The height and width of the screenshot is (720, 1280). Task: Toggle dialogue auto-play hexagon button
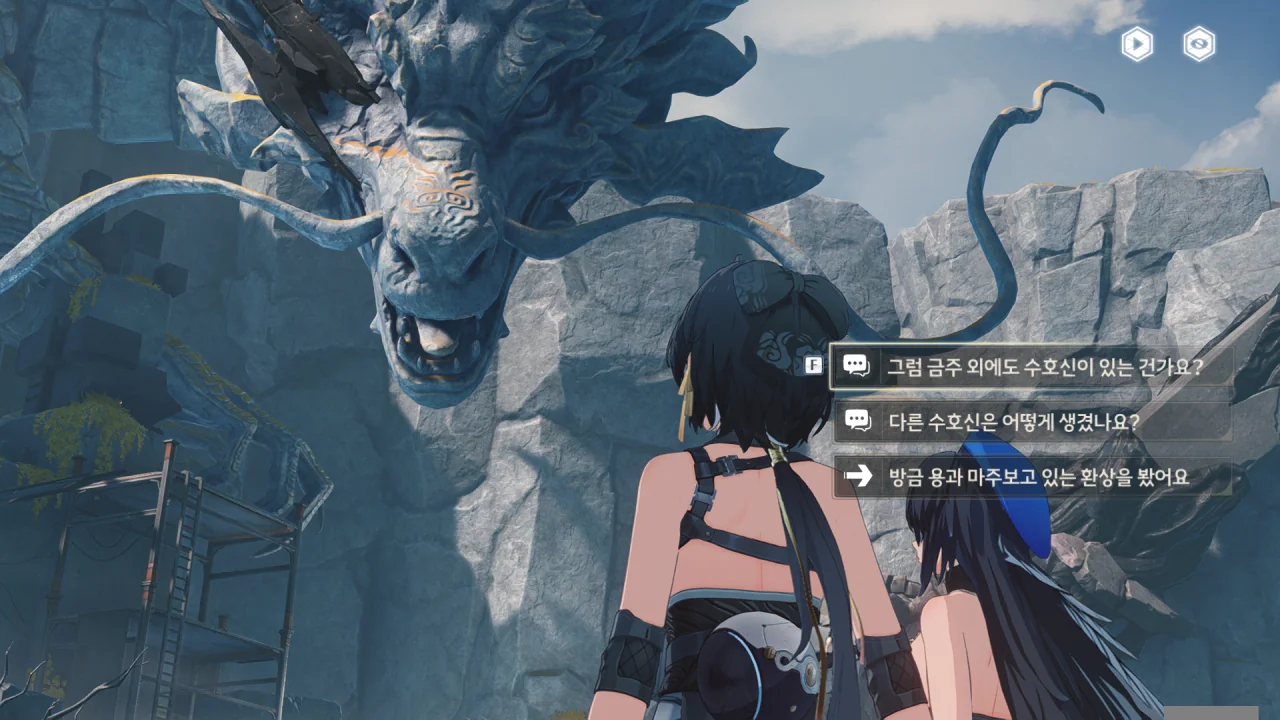tap(1137, 44)
